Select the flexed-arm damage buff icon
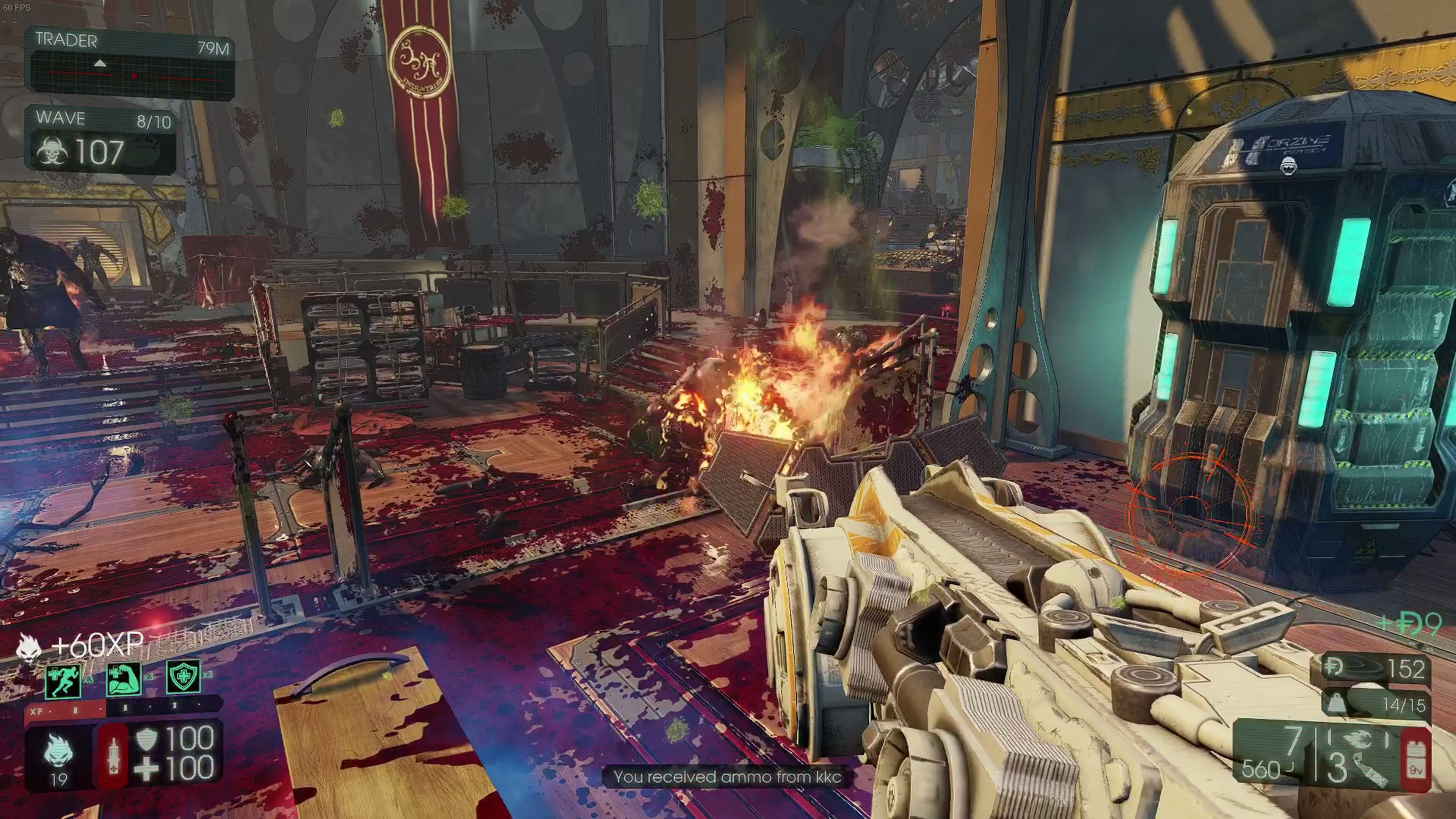Viewport: 1456px width, 819px height. 124,679
